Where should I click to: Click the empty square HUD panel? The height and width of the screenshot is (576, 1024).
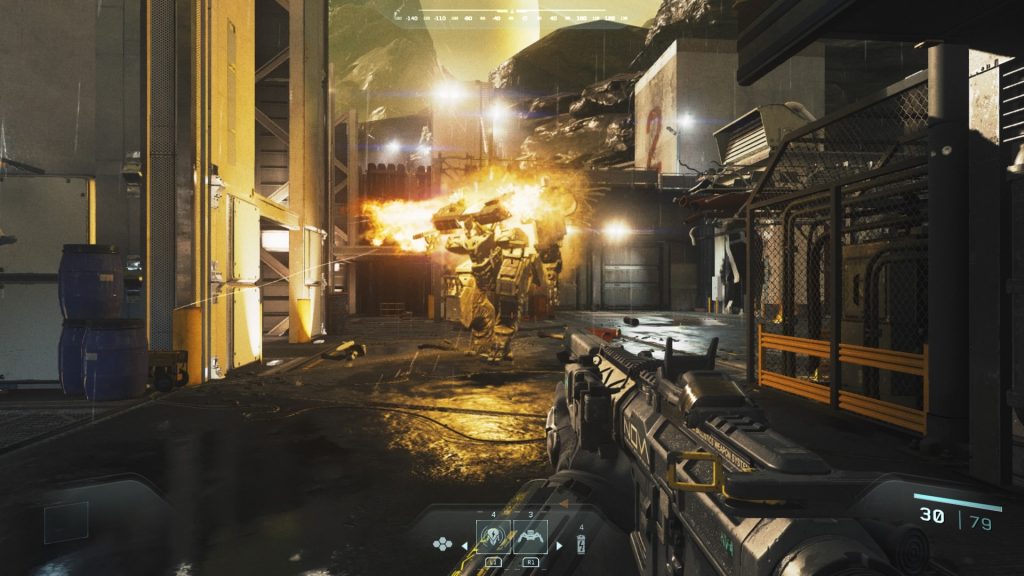(x=66, y=522)
